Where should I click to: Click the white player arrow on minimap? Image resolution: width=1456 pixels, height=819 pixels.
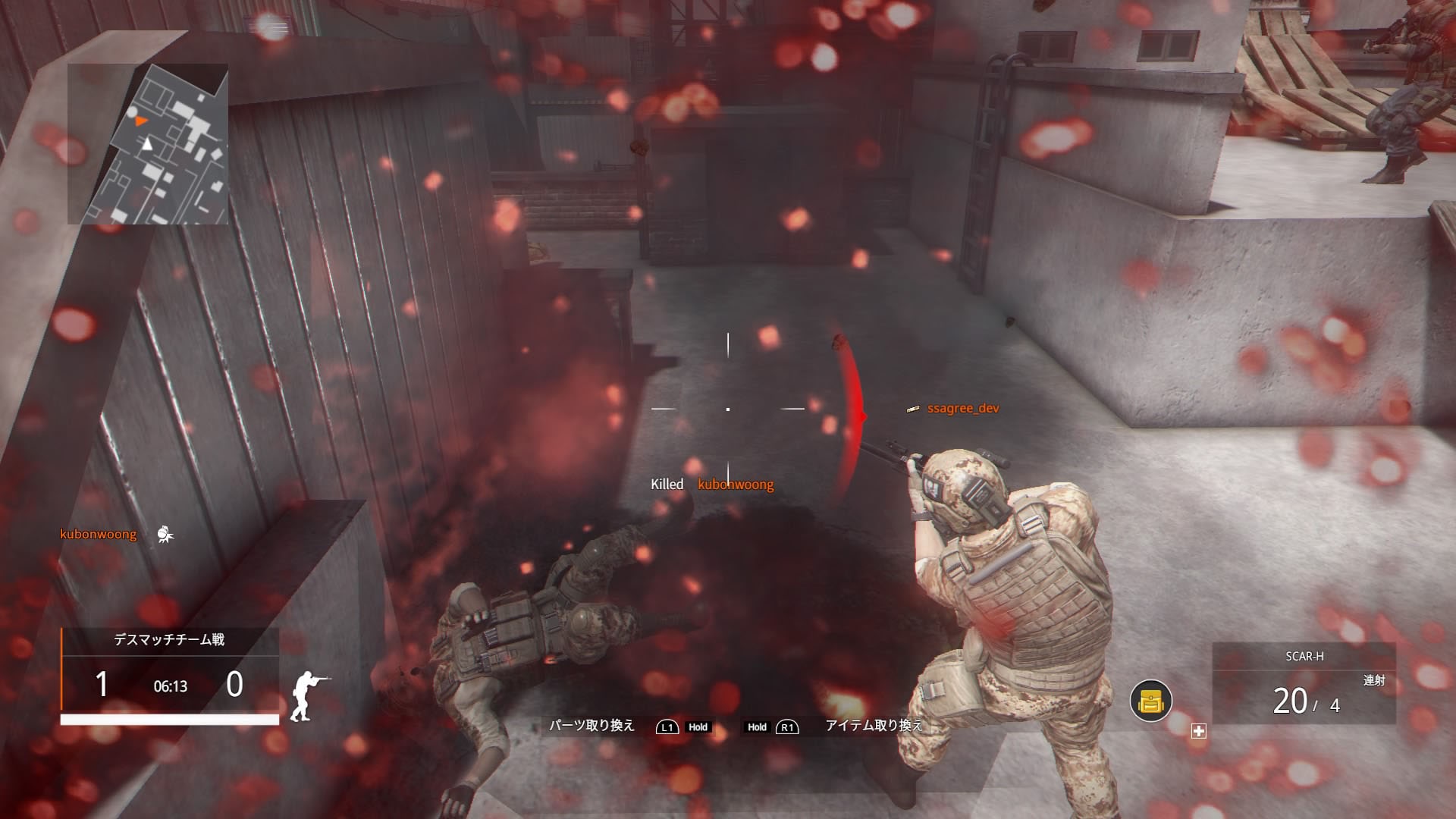147,143
